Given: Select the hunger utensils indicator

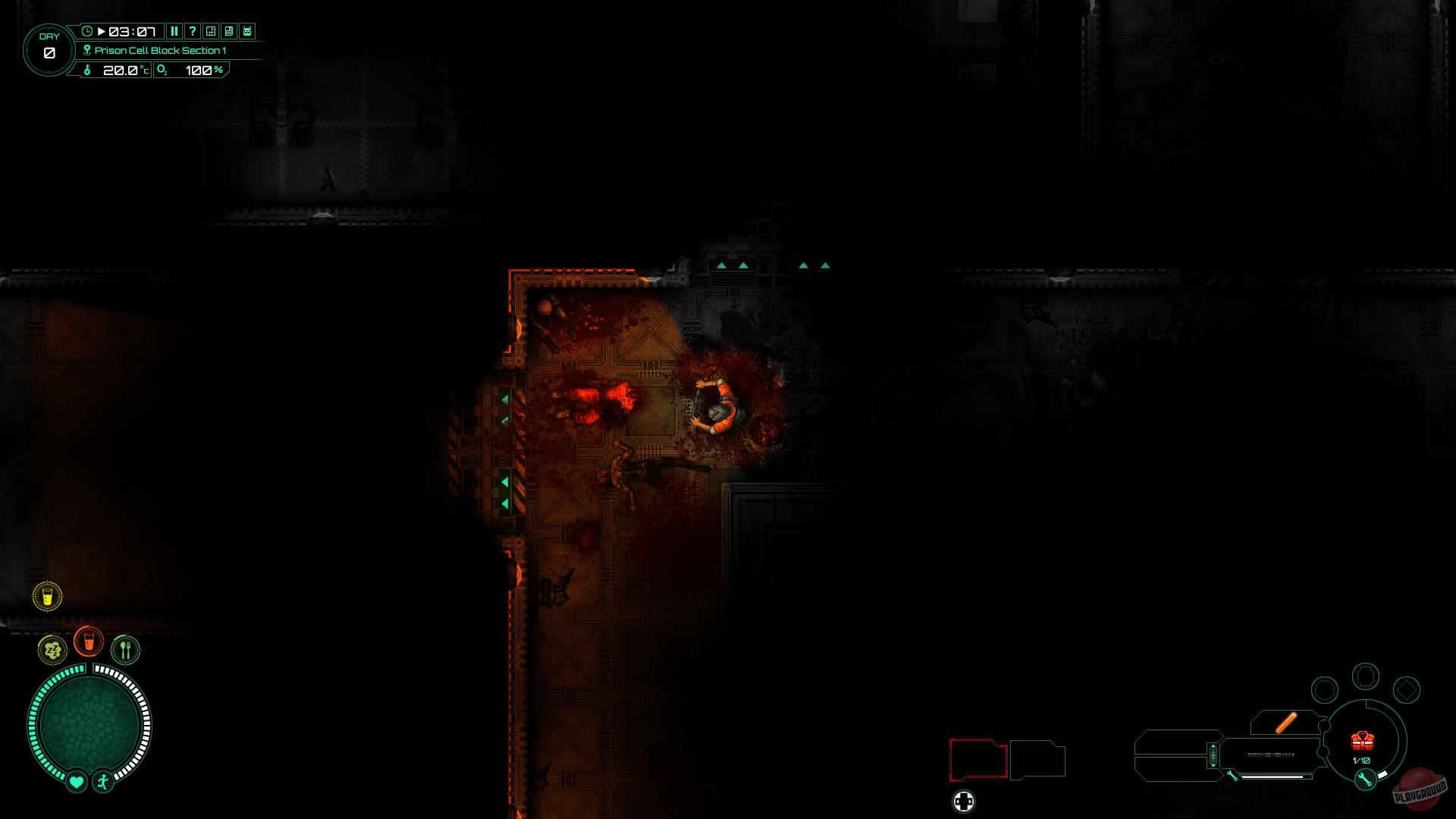Looking at the screenshot, I should 126,649.
